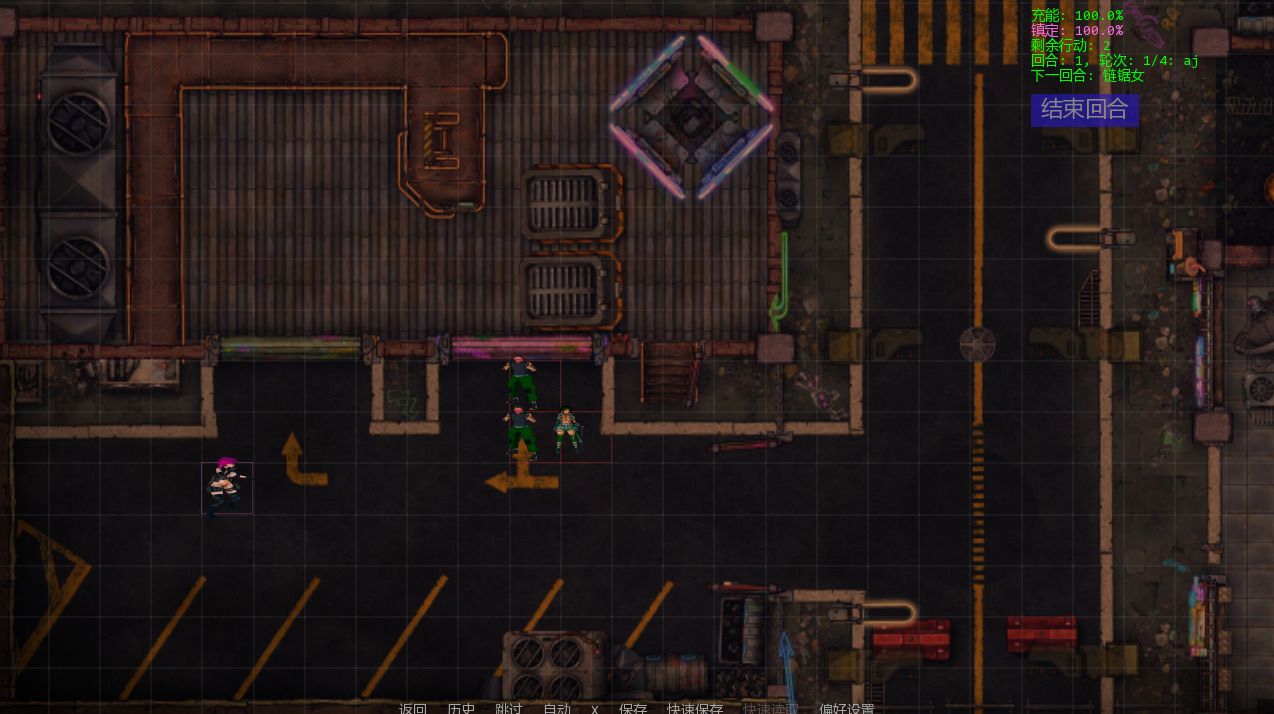The image size is (1274, 714).
Task: Select the purple-haired unit in the purple box
Action: (226, 487)
